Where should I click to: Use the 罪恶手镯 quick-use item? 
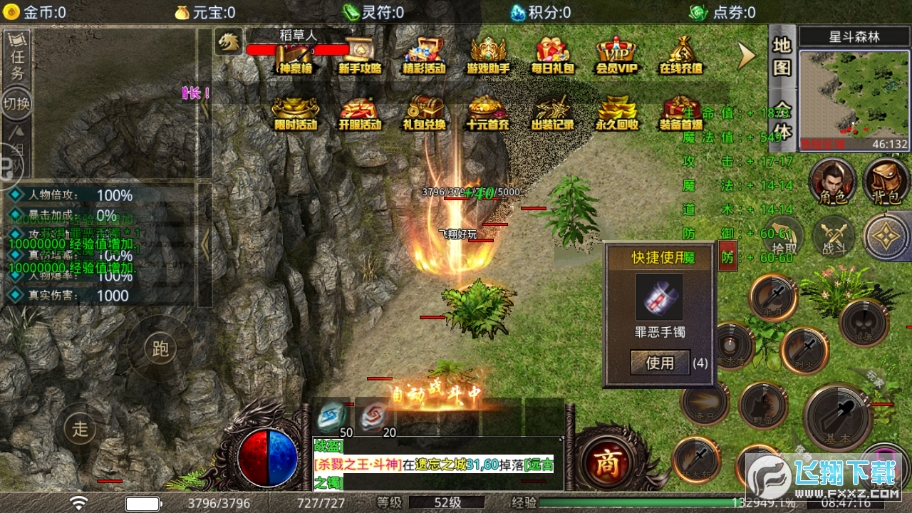point(660,363)
